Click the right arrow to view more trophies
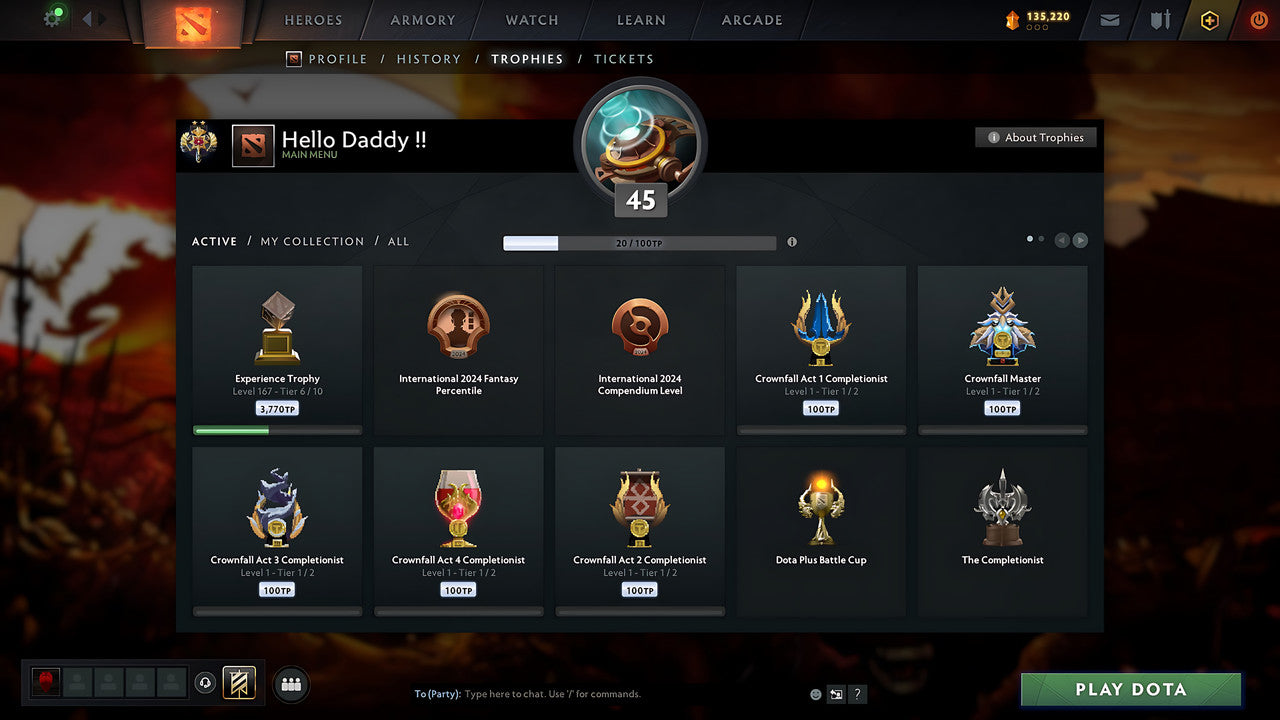This screenshot has height=720, width=1280. 1081,240
